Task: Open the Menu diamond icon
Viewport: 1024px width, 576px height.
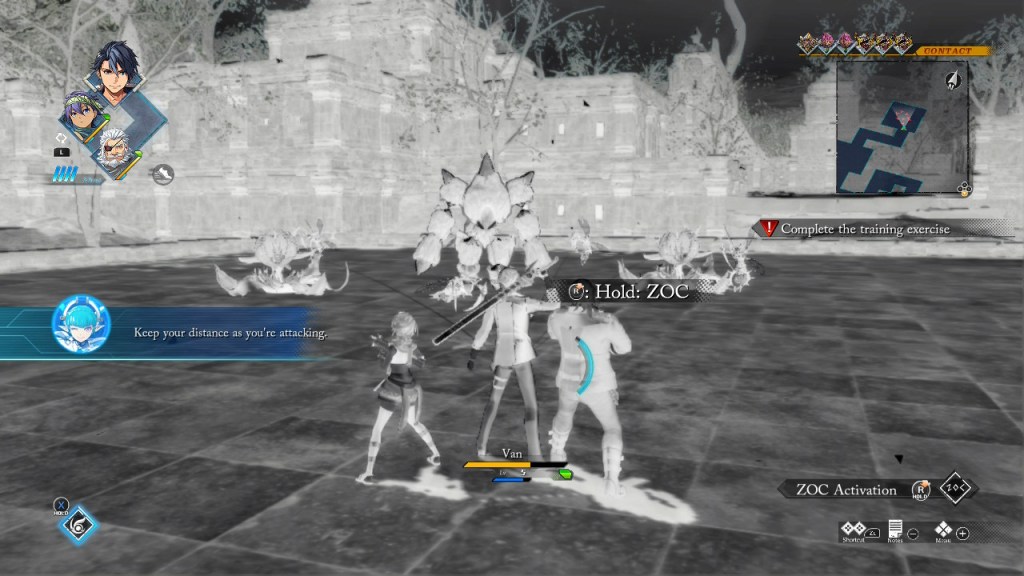Action: [943, 530]
